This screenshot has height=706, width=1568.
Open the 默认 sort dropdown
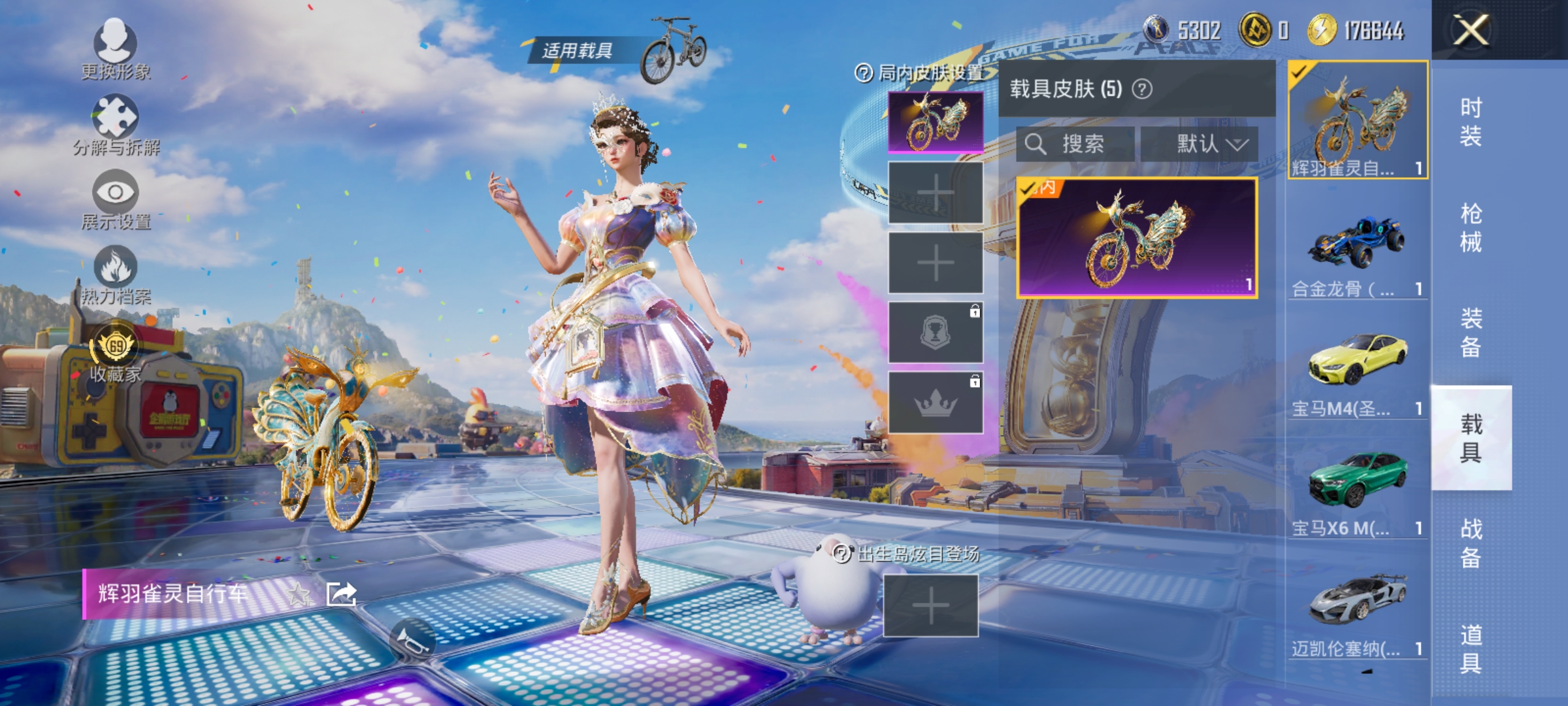pos(1204,145)
